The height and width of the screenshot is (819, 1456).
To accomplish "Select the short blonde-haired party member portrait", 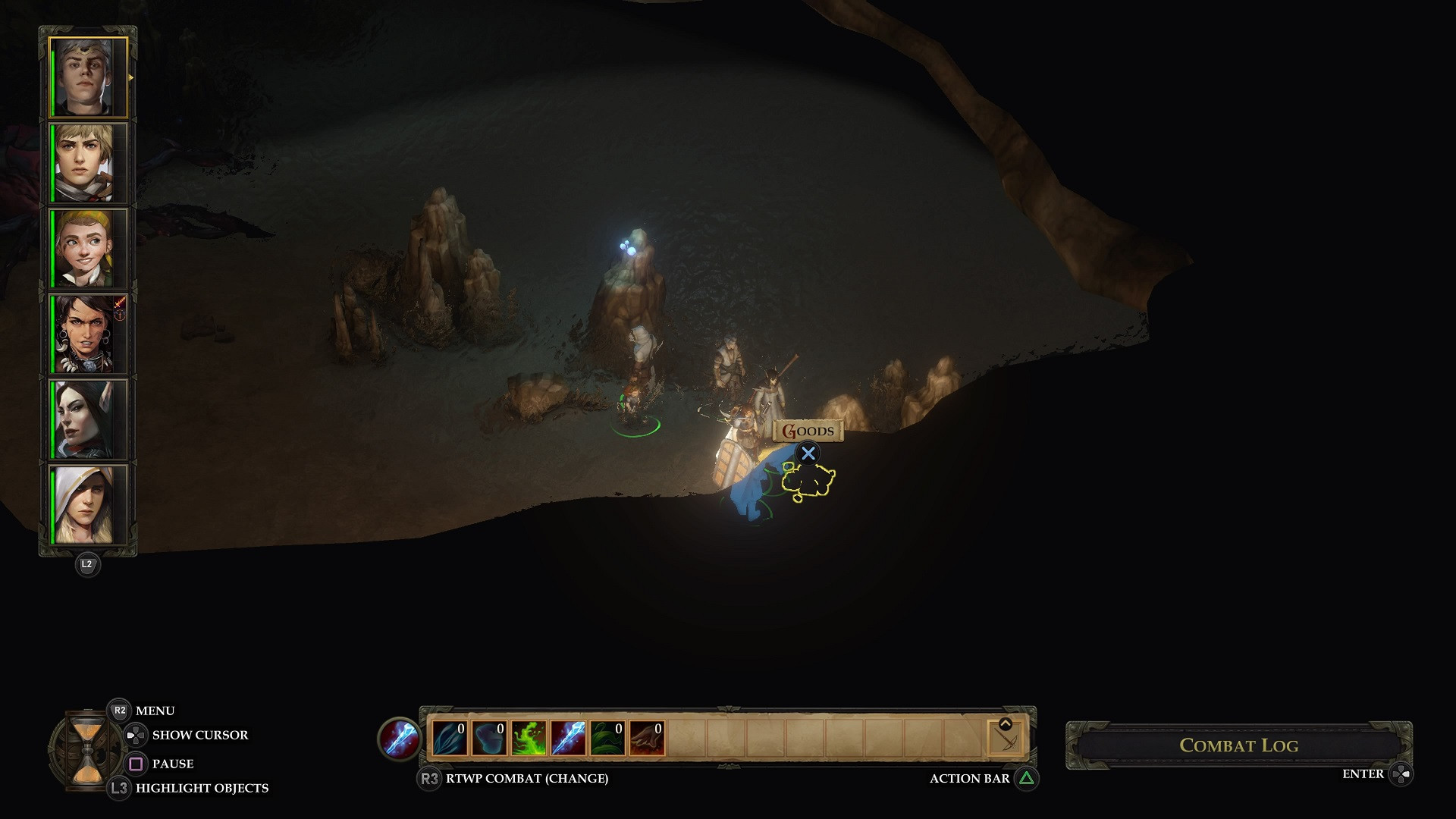I will [89, 163].
